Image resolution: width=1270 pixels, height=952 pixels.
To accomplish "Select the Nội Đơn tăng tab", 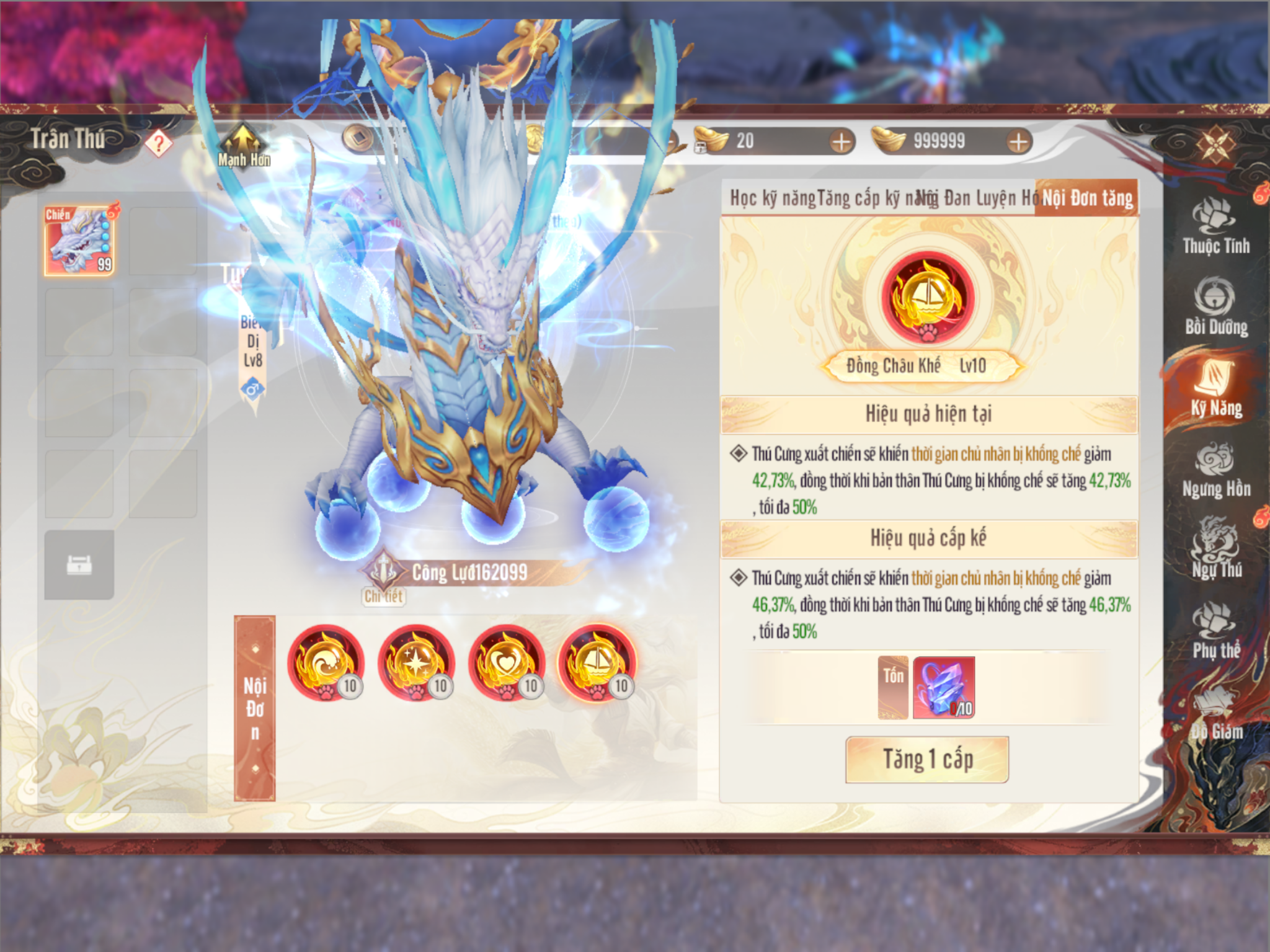I will (1087, 198).
